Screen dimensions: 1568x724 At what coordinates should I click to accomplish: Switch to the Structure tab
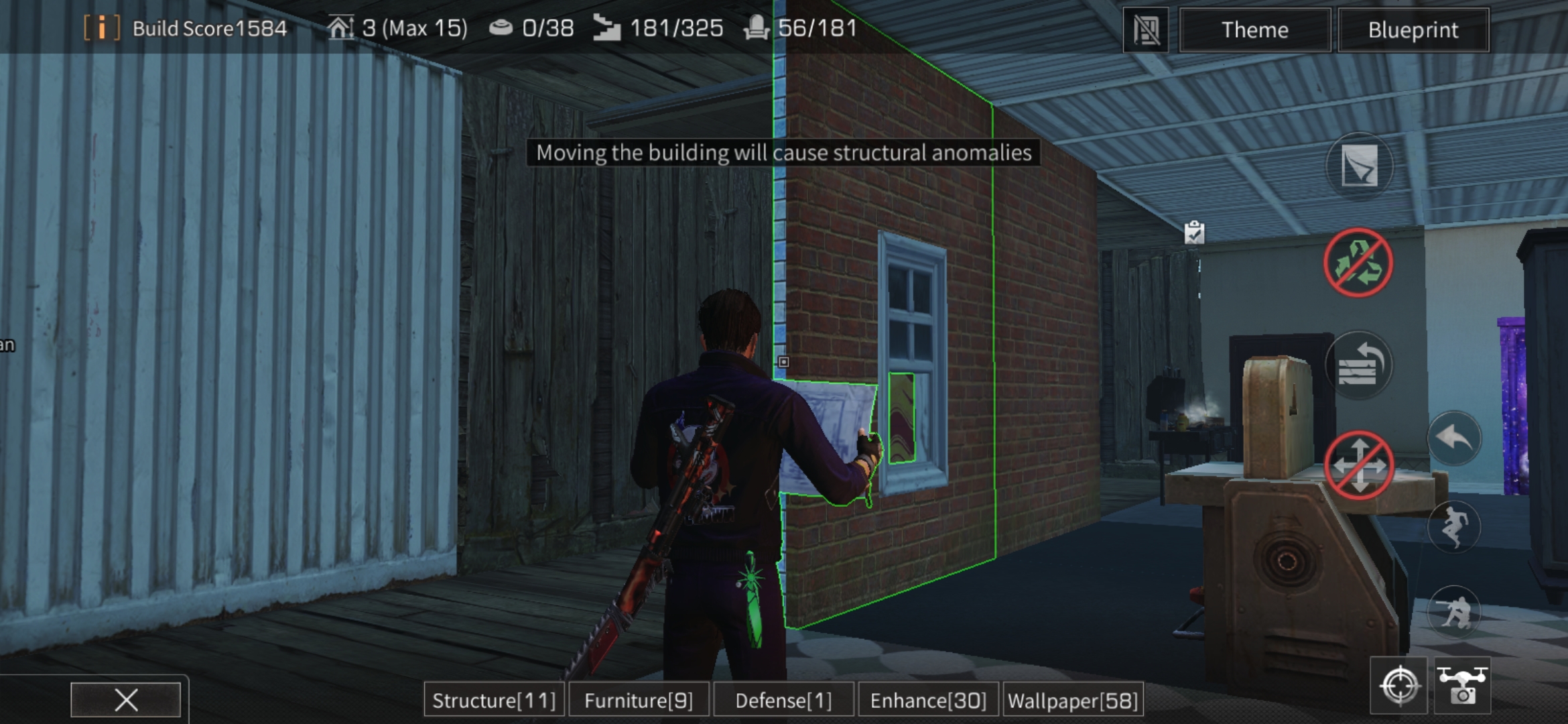pyautogui.click(x=494, y=700)
